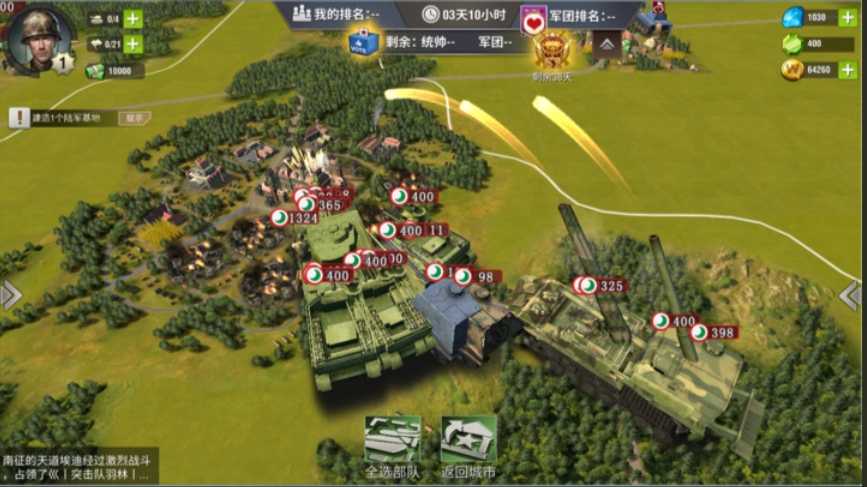Open the blue VOTE ballot box
Image resolution: width=867 pixels, height=487 pixels.
pyautogui.click(x=362, y=42)
